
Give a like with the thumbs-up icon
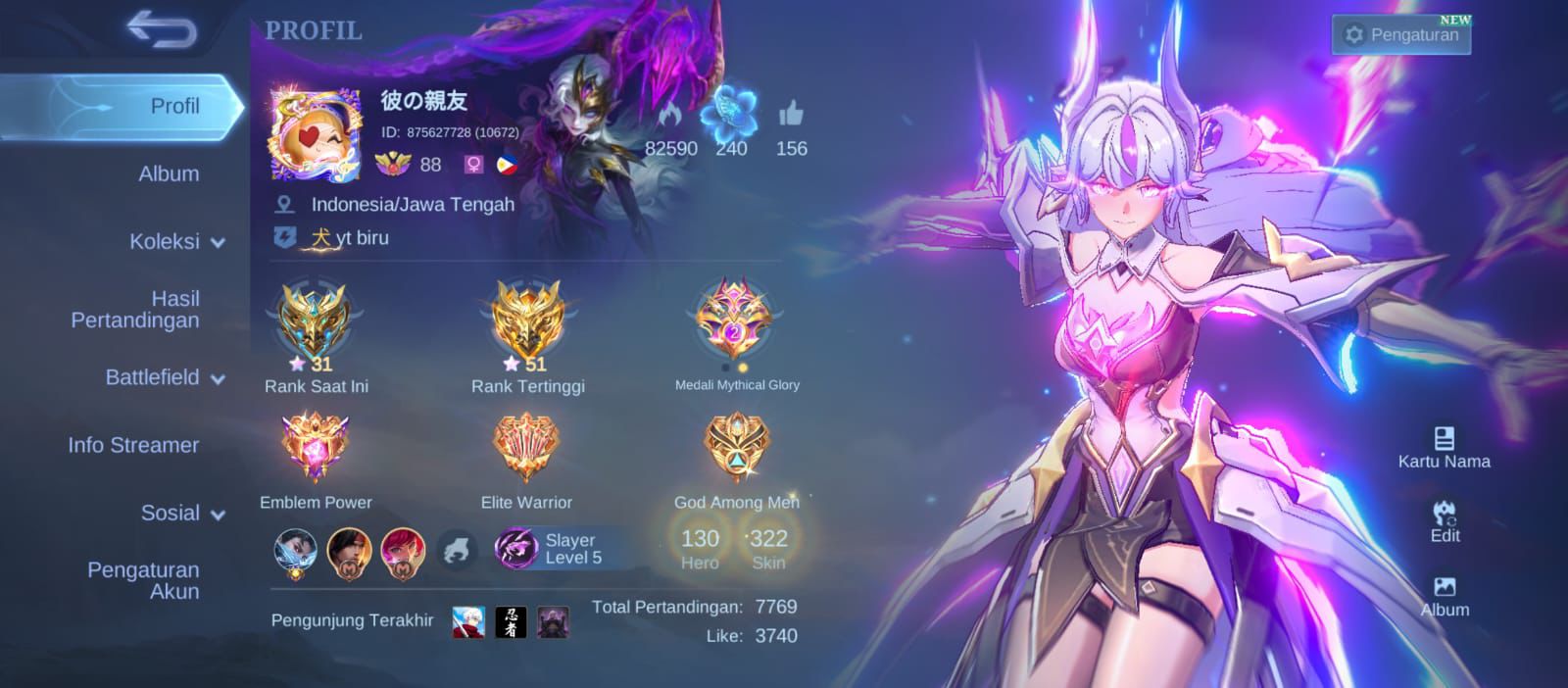click(x=791, y=116)
